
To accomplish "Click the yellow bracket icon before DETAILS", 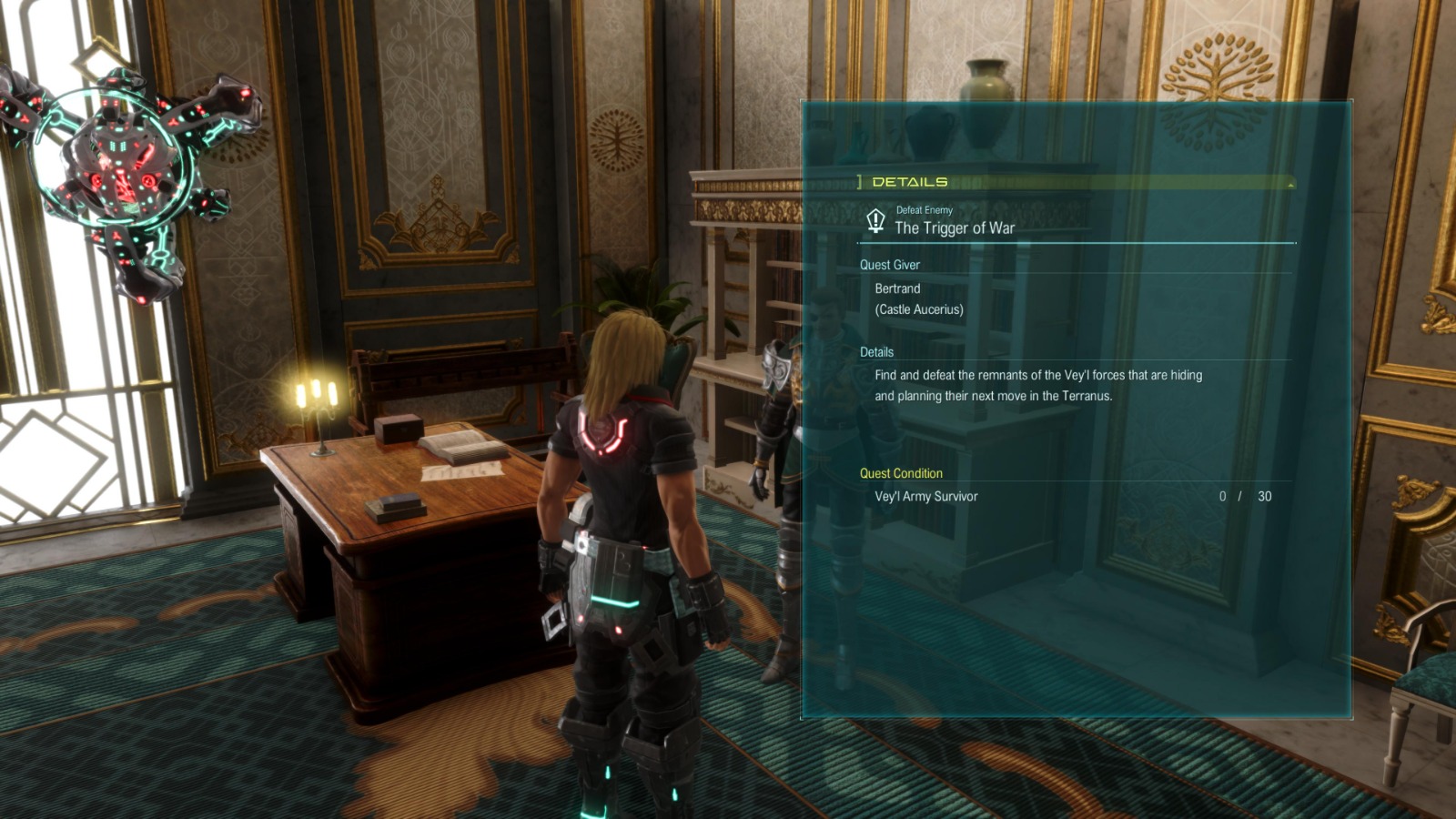I will click(859, 180).
